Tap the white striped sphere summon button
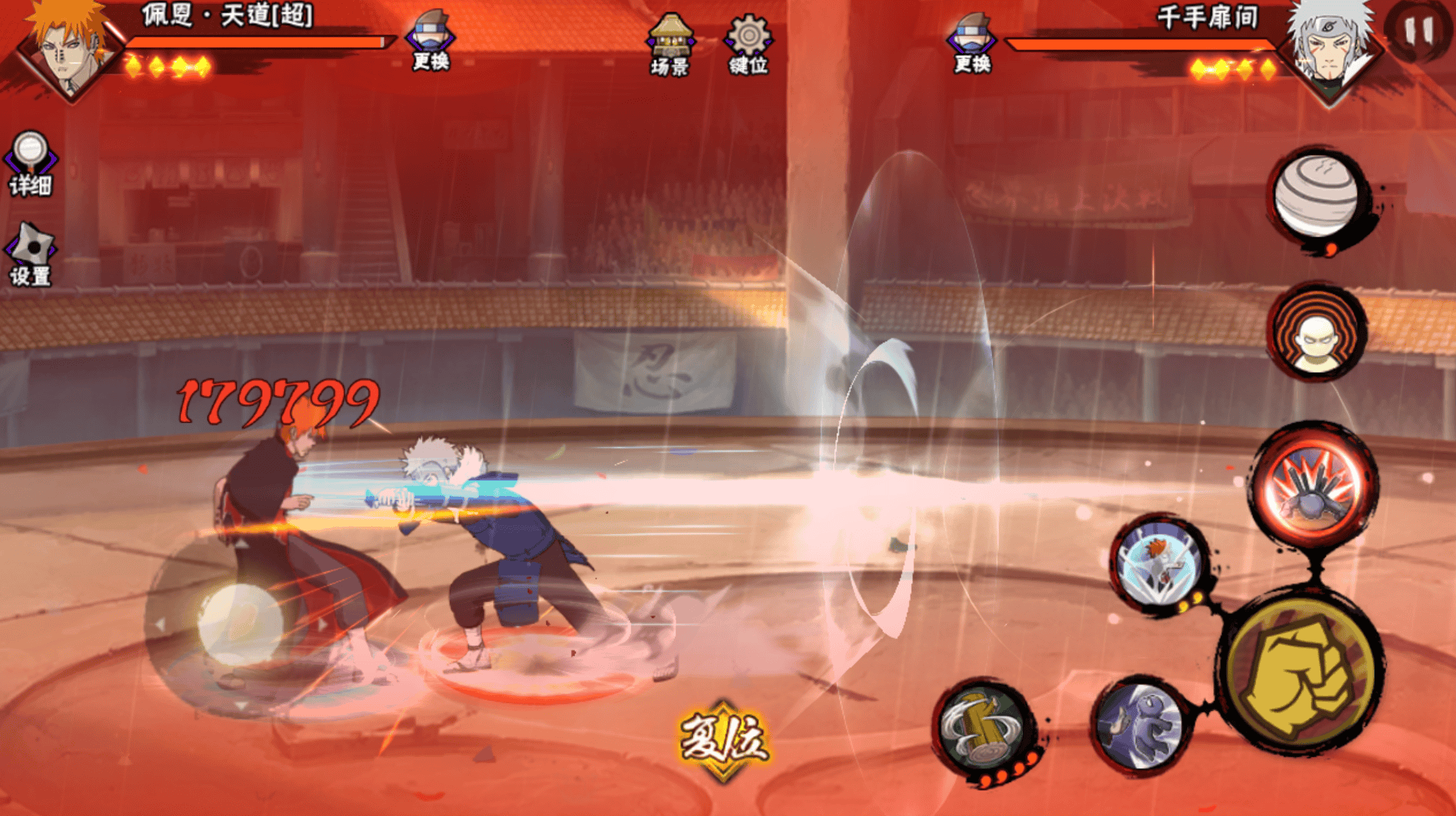 (x=1317, y=196)
